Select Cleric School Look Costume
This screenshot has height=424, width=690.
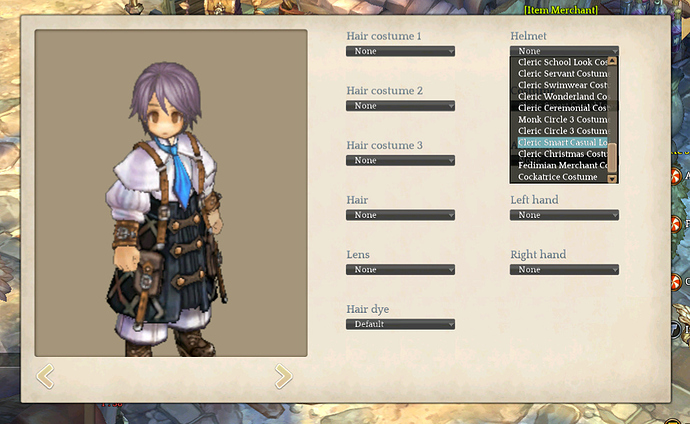562,62
